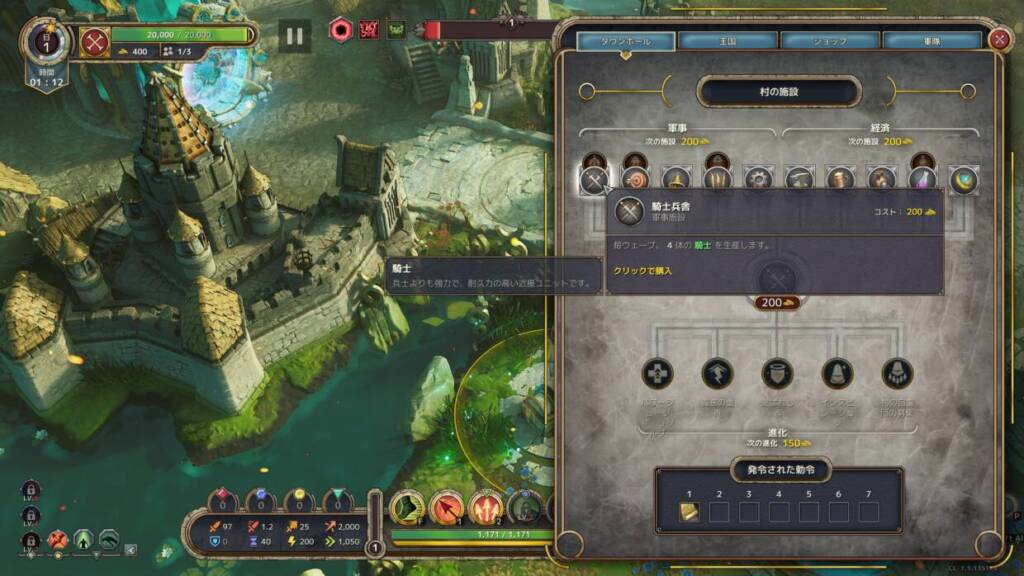Open the 王国 tab
This screenshot has width=1024, height=576.
tap(726, 41)
